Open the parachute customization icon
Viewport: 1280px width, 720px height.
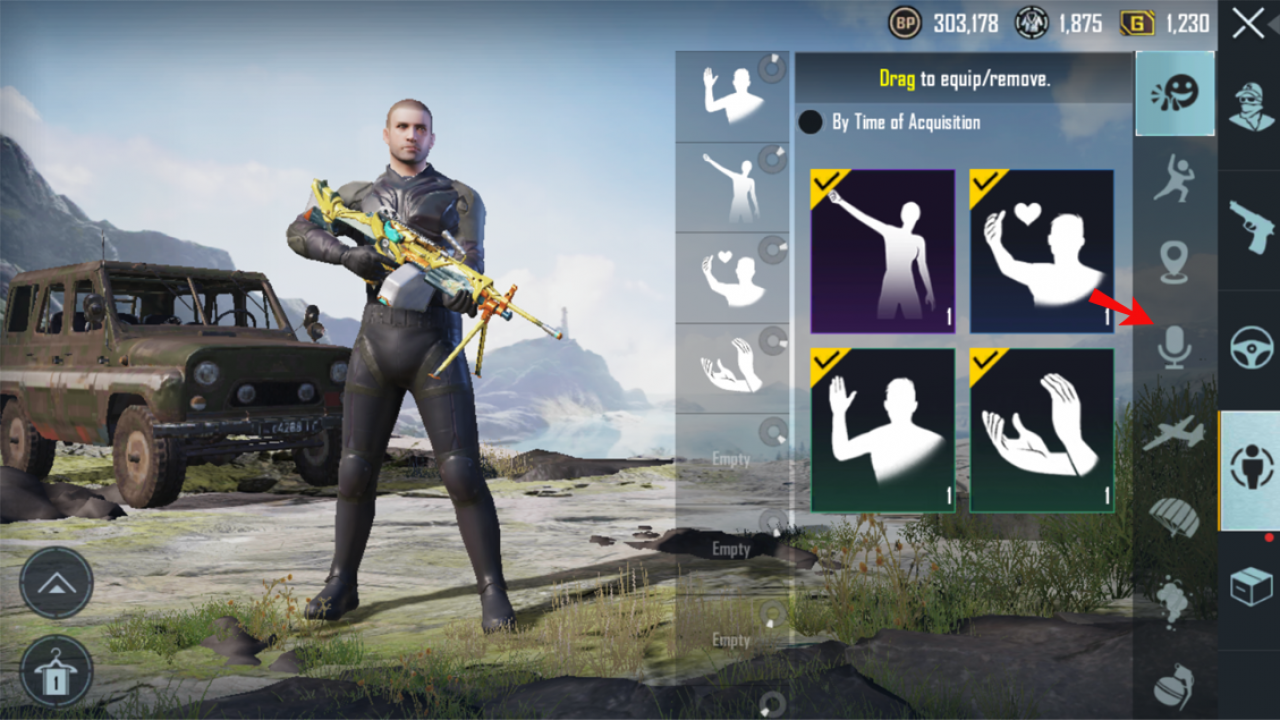point(1175,514)
